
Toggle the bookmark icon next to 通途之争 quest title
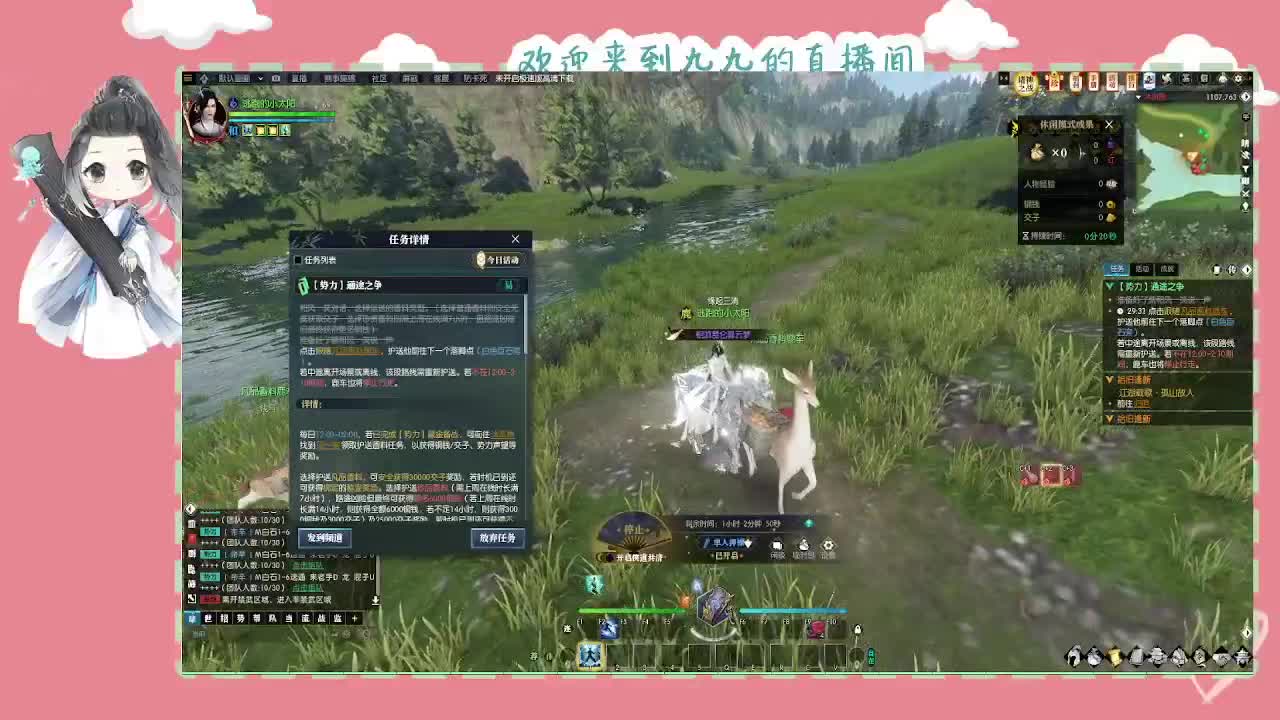click(x=508, y=284)
